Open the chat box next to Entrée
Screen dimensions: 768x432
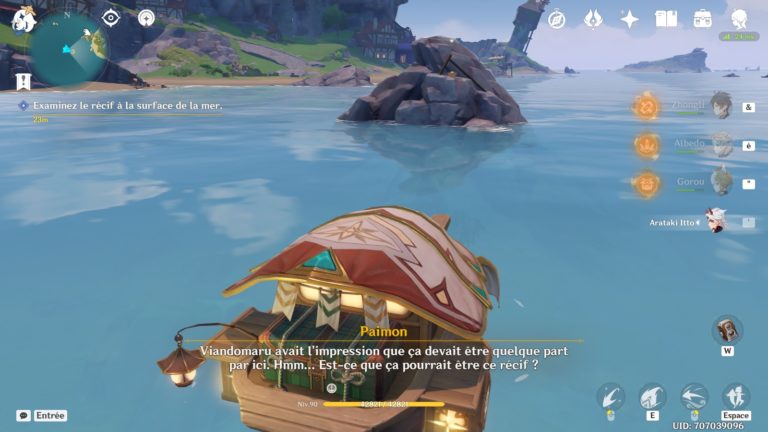pos(23,415)
